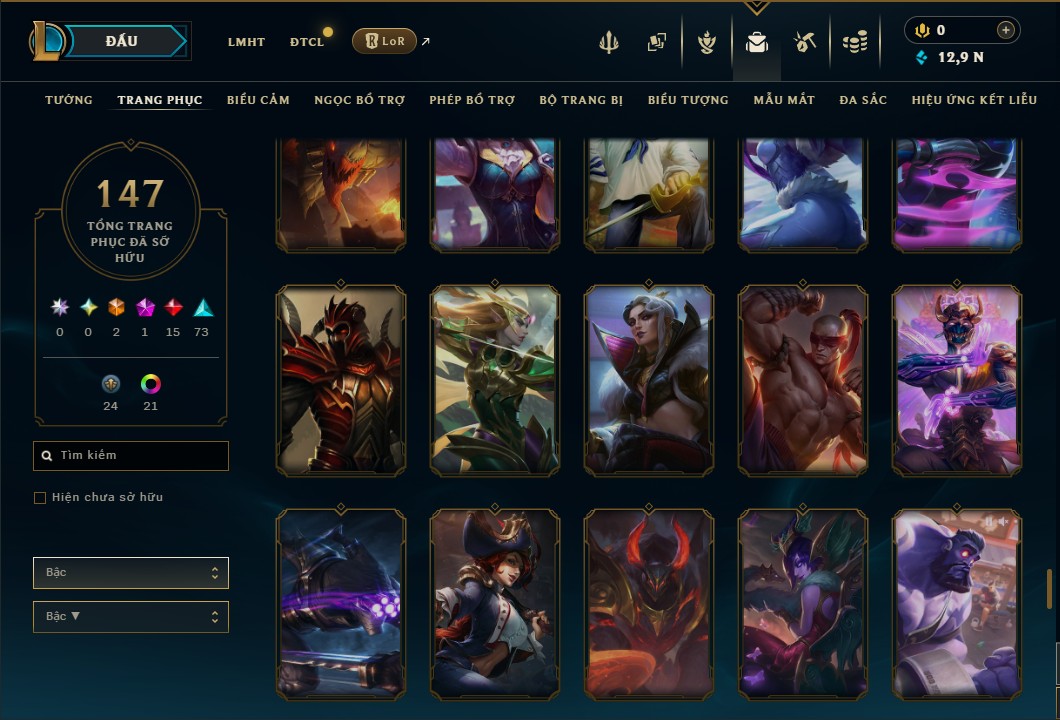This screenshot has width=1060, height=720.
Task: Open the loot hammer icon
Action: click(x=805, y=42)
